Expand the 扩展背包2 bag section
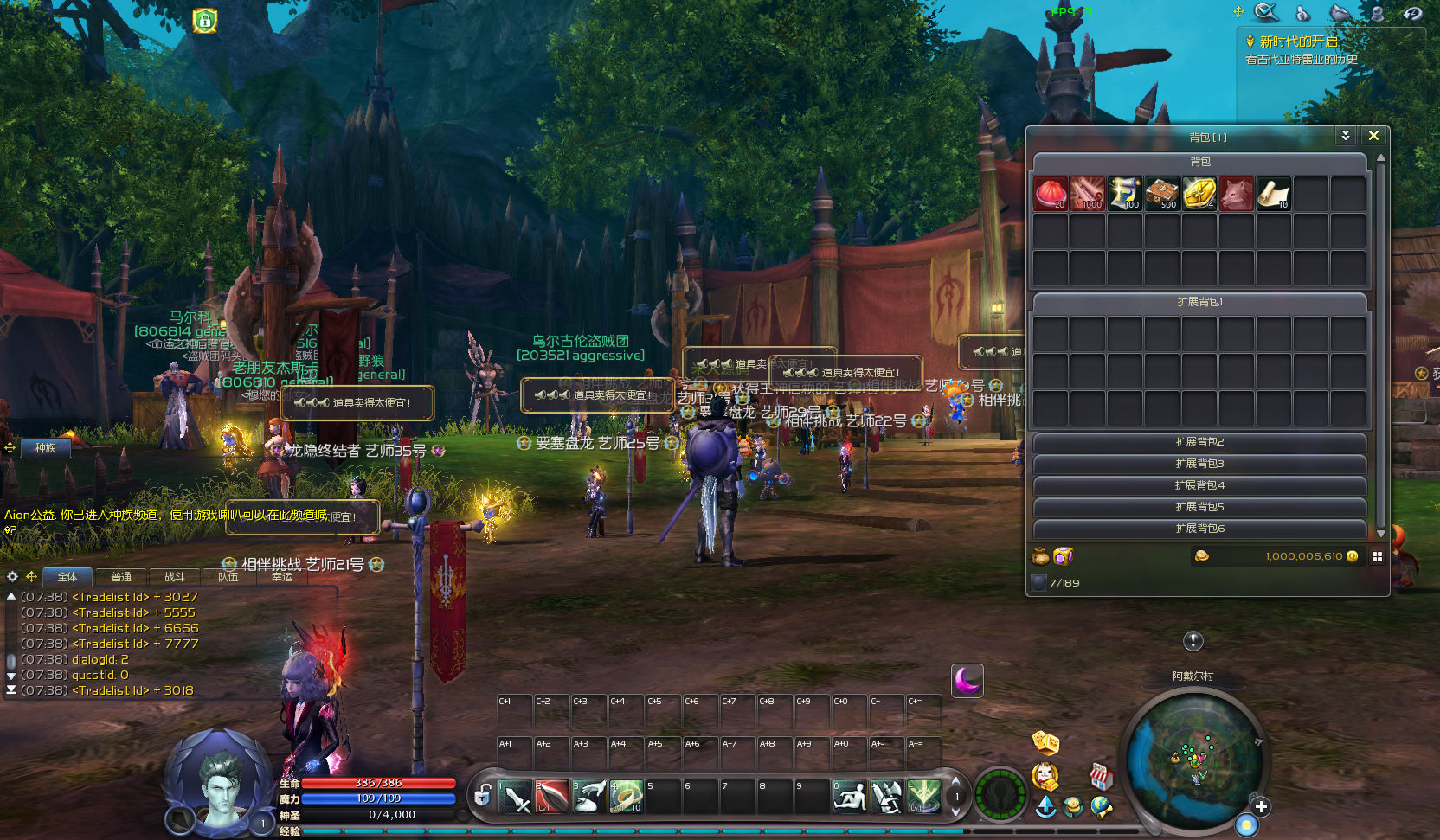 click(1199, 442)
